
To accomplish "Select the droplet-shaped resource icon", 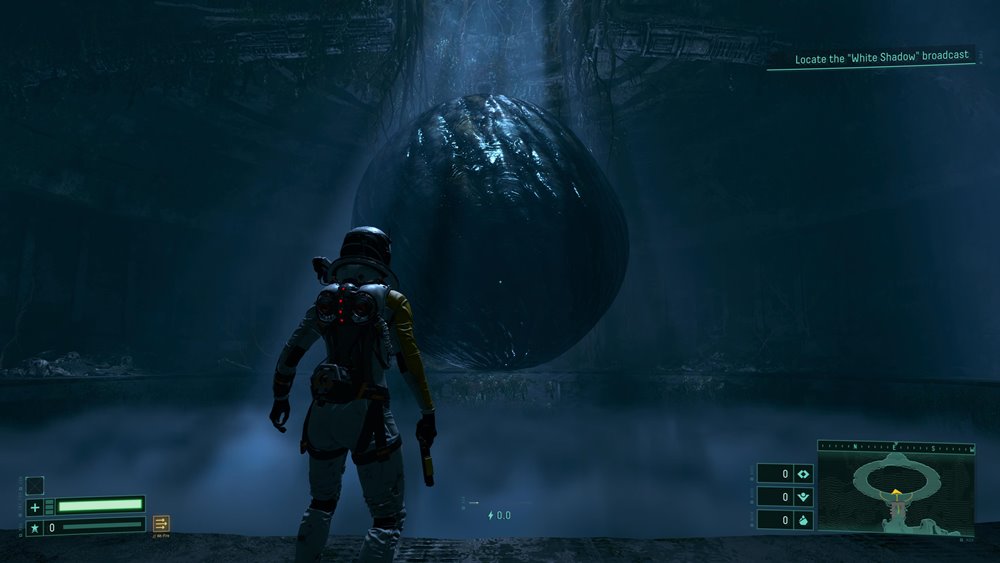I will click(x=803, y=520).
